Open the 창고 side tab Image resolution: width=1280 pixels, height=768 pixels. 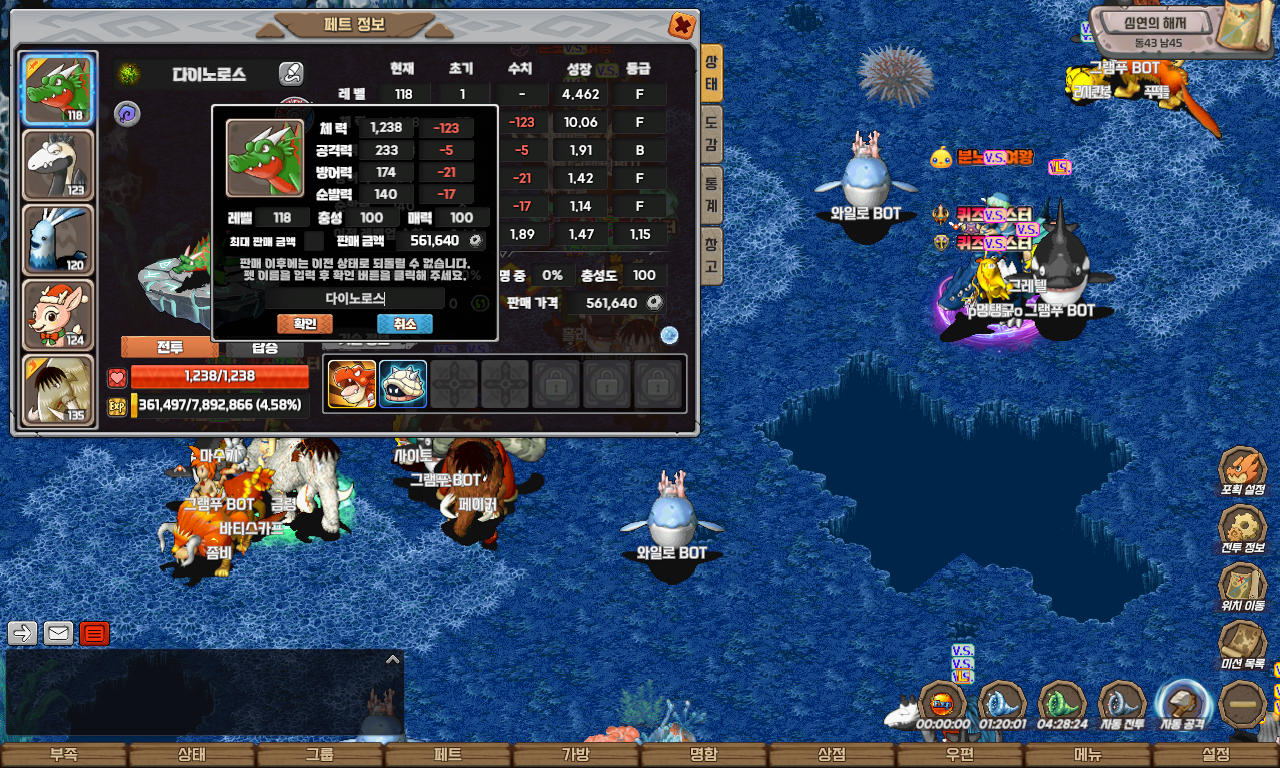point(710,255)
